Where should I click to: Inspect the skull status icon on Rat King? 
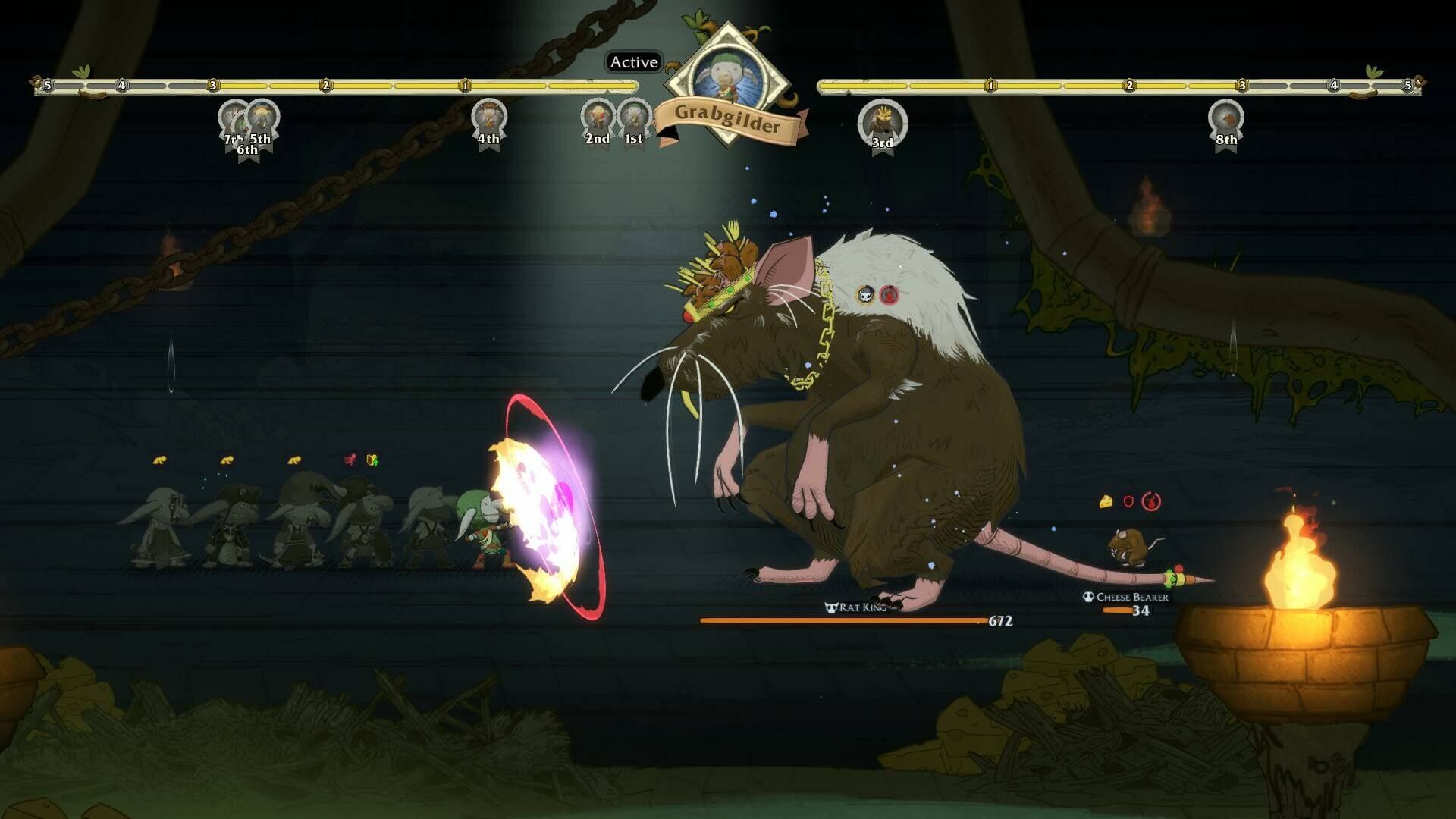[x=866, y=295]
